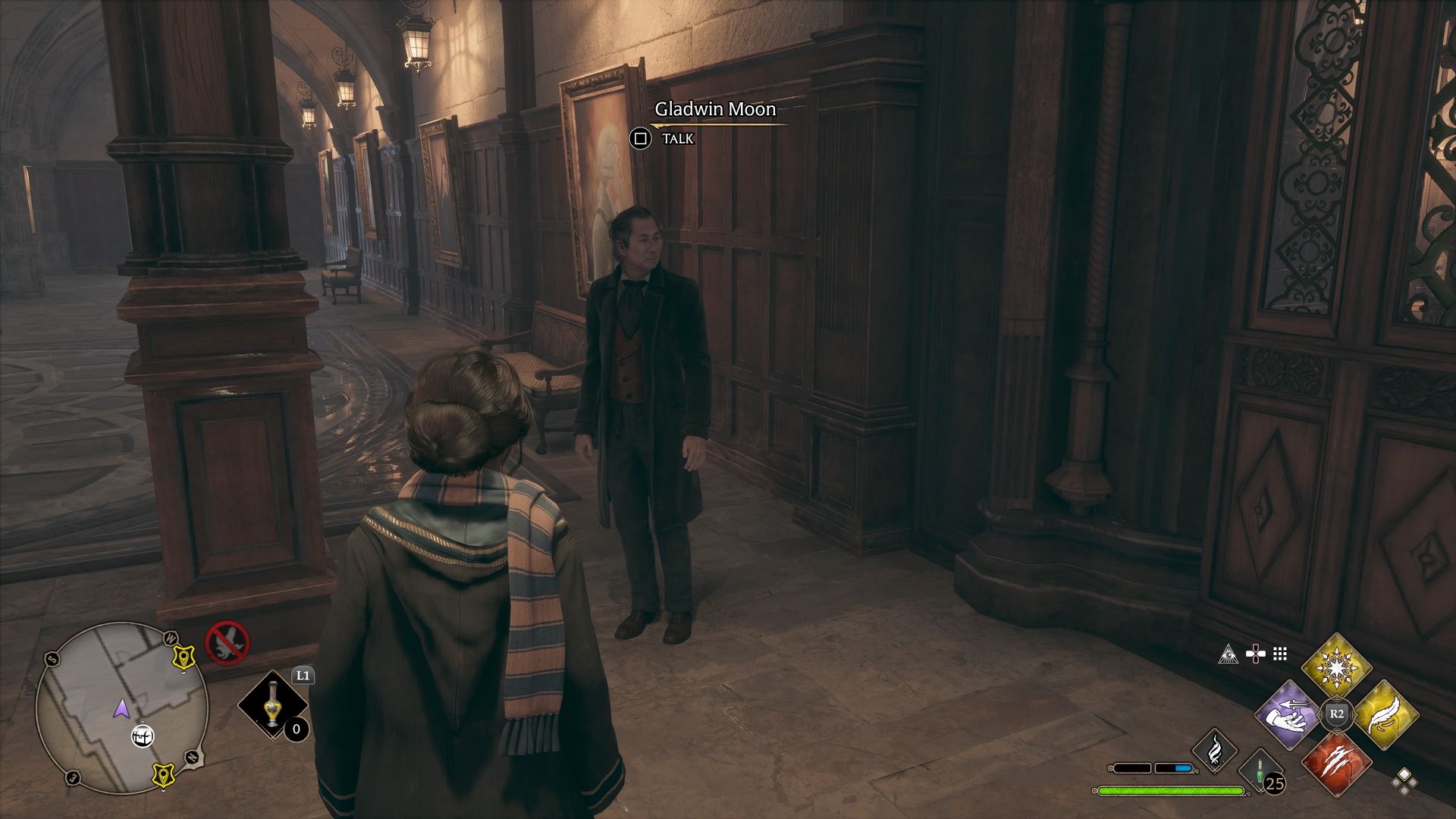Viewport: 1456px width, 819px height.
Task: Click the Ancient Magic flame icon
Action: point(1215,751)
